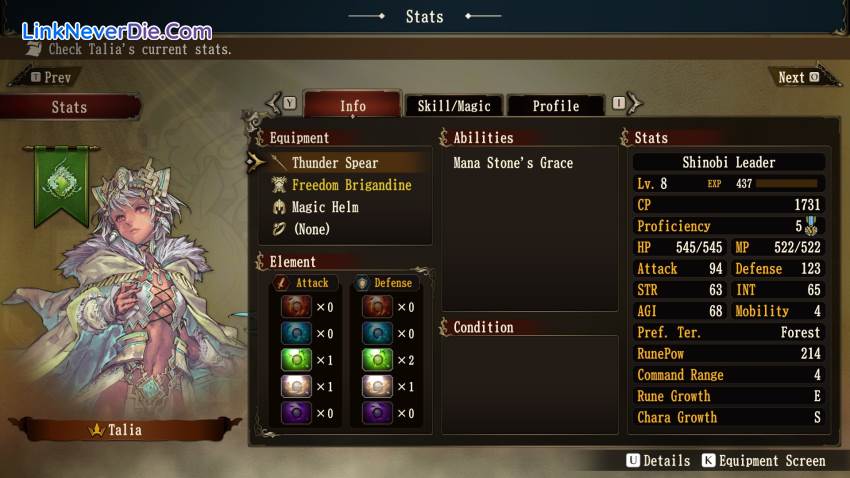Select the Thunder Spear weapon slot
This screenshot has height=478, width=850.
click(x=334, y=163)
